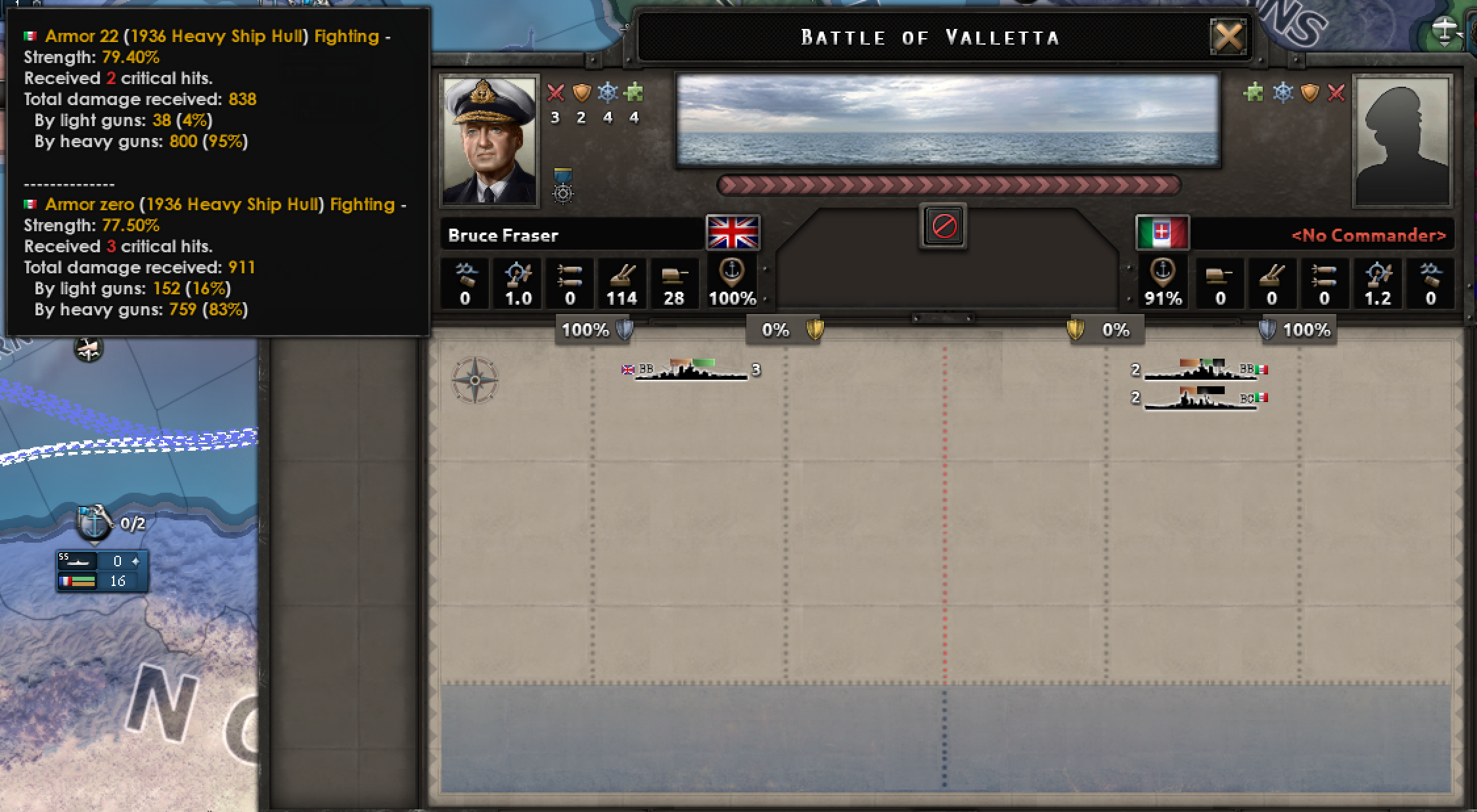The height and width of the screenshot is (812, 1477).
Task: Click the empty enemy commander portrait
Action: tap(1403, 139)
